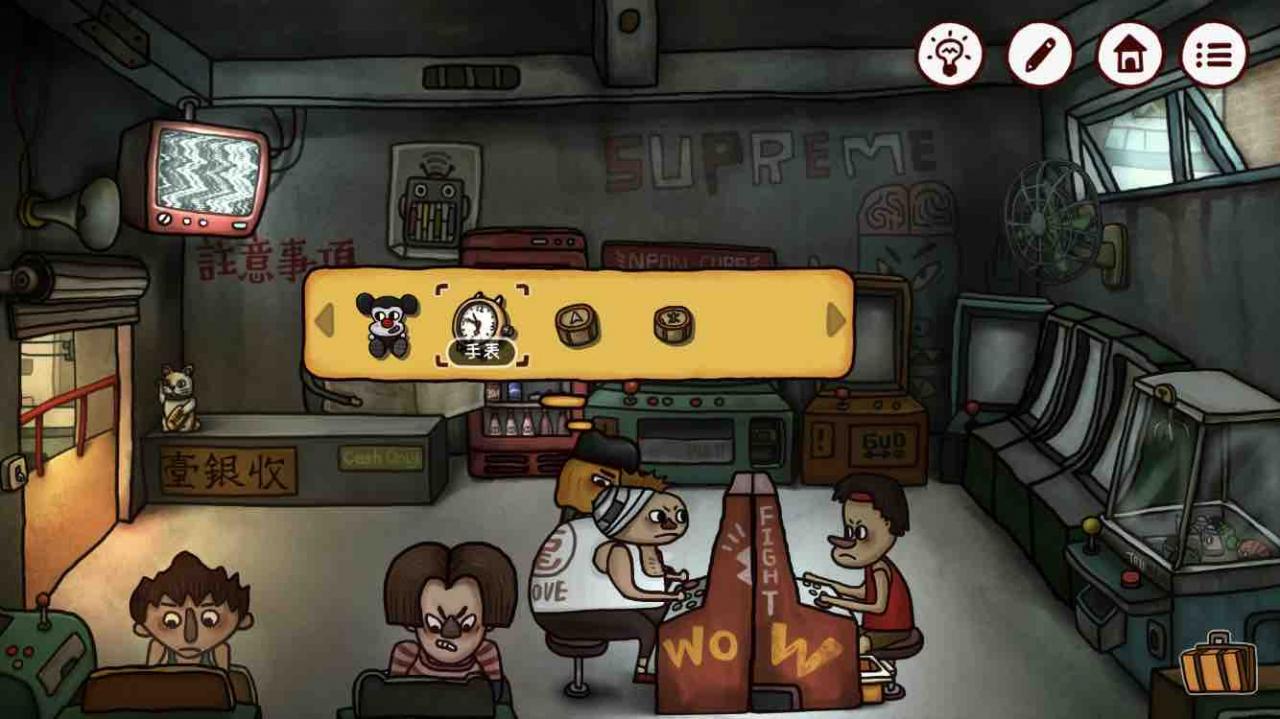Screen dimensions: 1280x719
Task: Choose the X token inventory item
Action: tap(674, 324)
